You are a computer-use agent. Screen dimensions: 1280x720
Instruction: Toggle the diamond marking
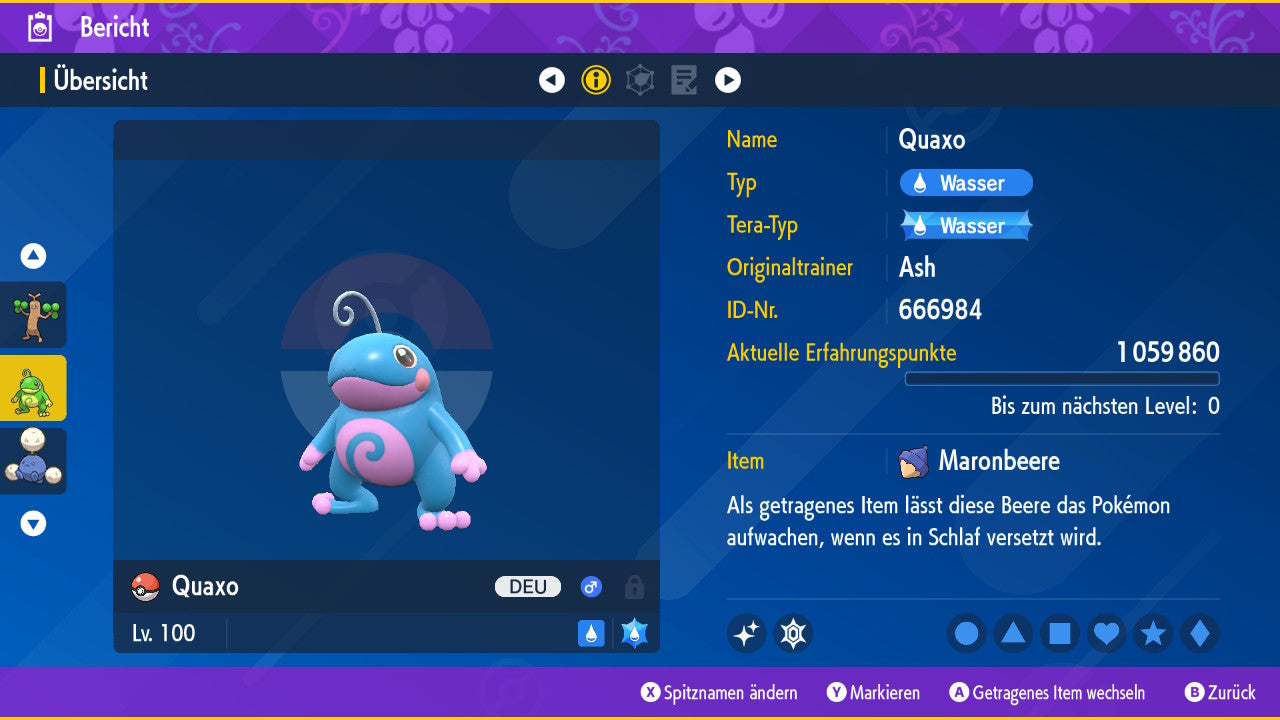point(1199,633)
